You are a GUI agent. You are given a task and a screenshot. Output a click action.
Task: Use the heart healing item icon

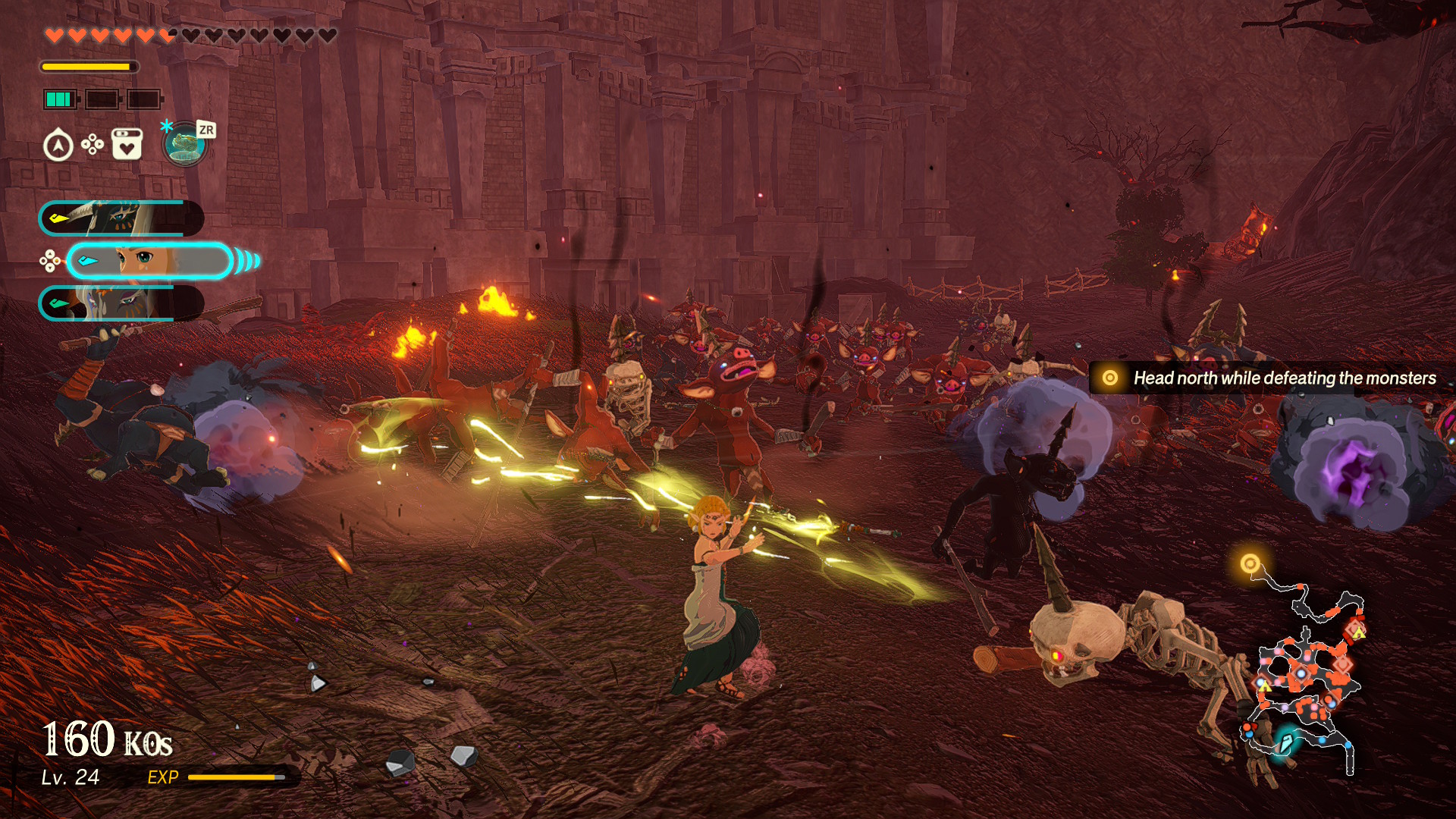point(127,144)
